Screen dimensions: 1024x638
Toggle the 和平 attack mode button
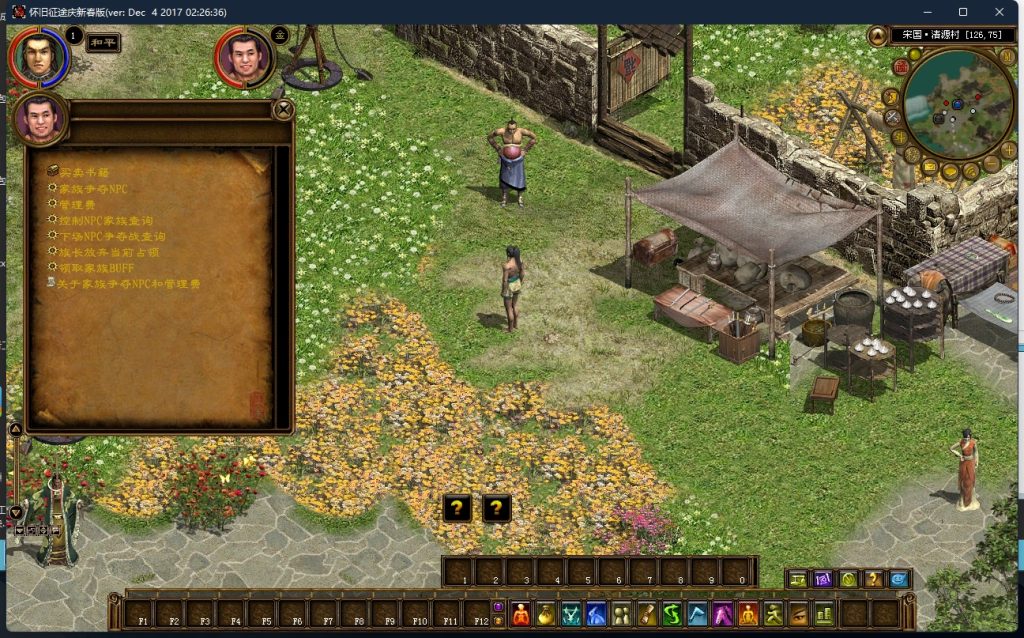coord(104,43)
